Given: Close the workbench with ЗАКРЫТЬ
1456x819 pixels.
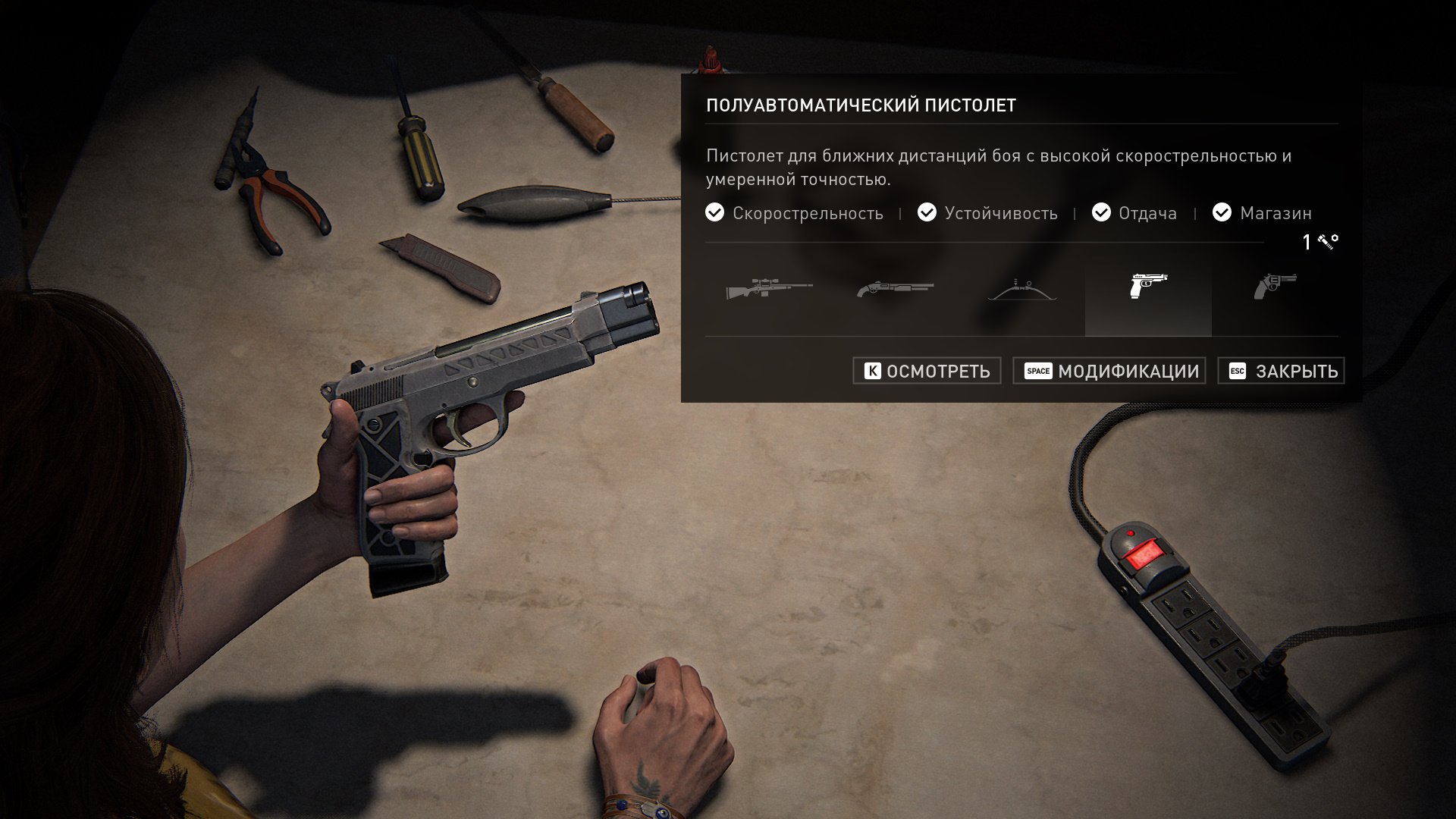Looking at the screenshot, I should (x=1281, y=371).
